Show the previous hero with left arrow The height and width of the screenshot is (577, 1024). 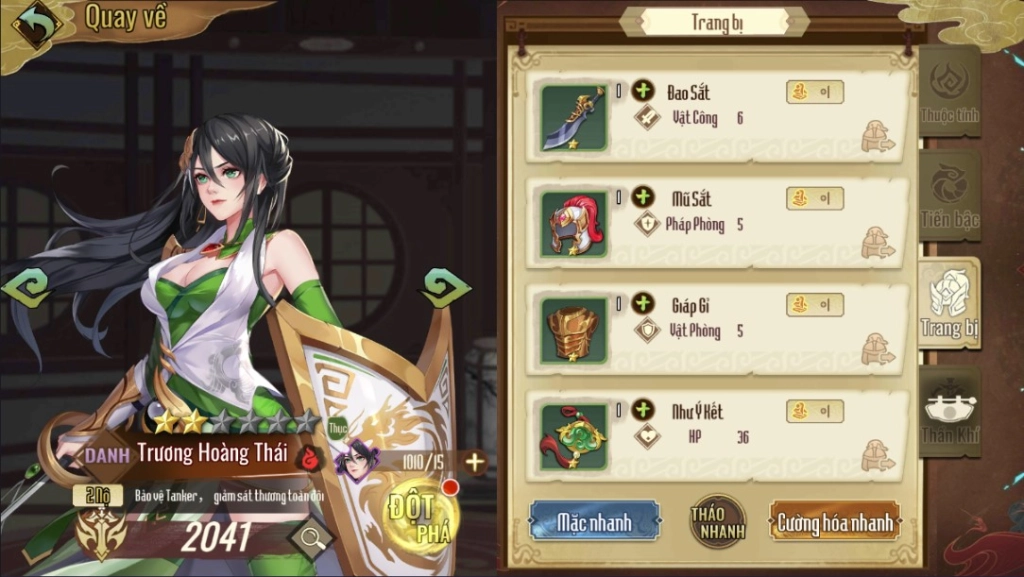(27, 289)
